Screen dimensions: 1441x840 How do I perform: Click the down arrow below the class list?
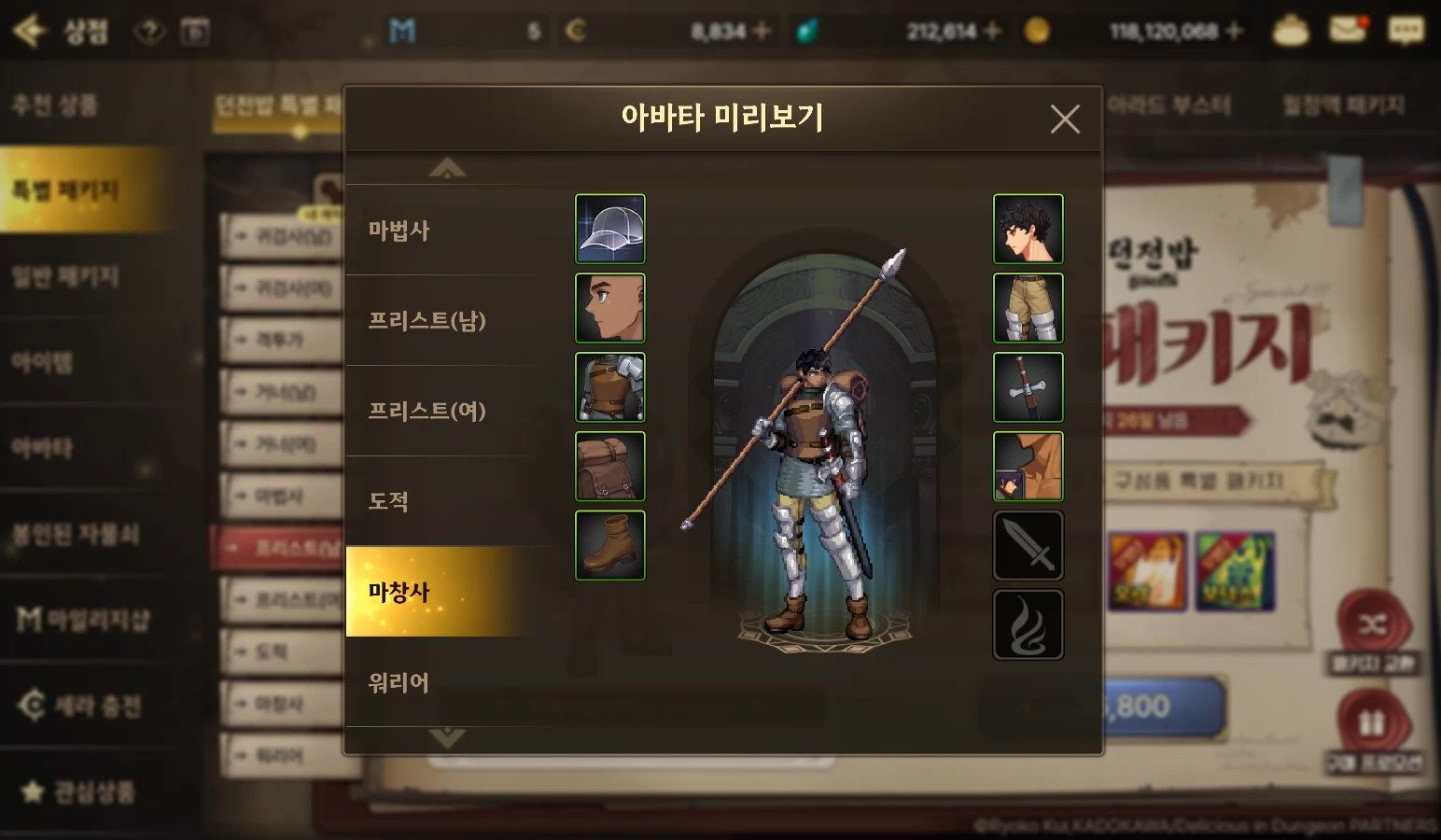tap(448, 738)
